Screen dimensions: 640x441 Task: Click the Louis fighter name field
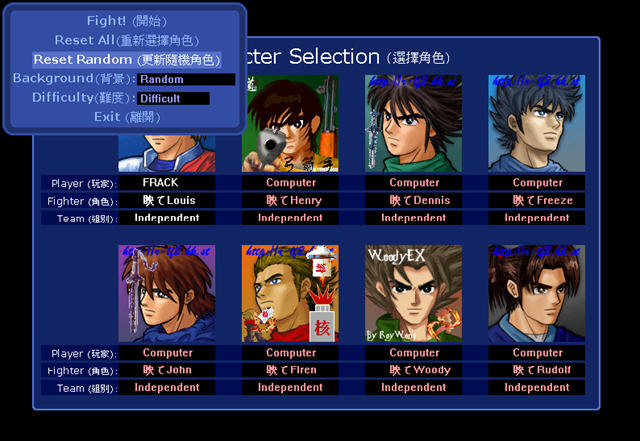pos(167,200)
